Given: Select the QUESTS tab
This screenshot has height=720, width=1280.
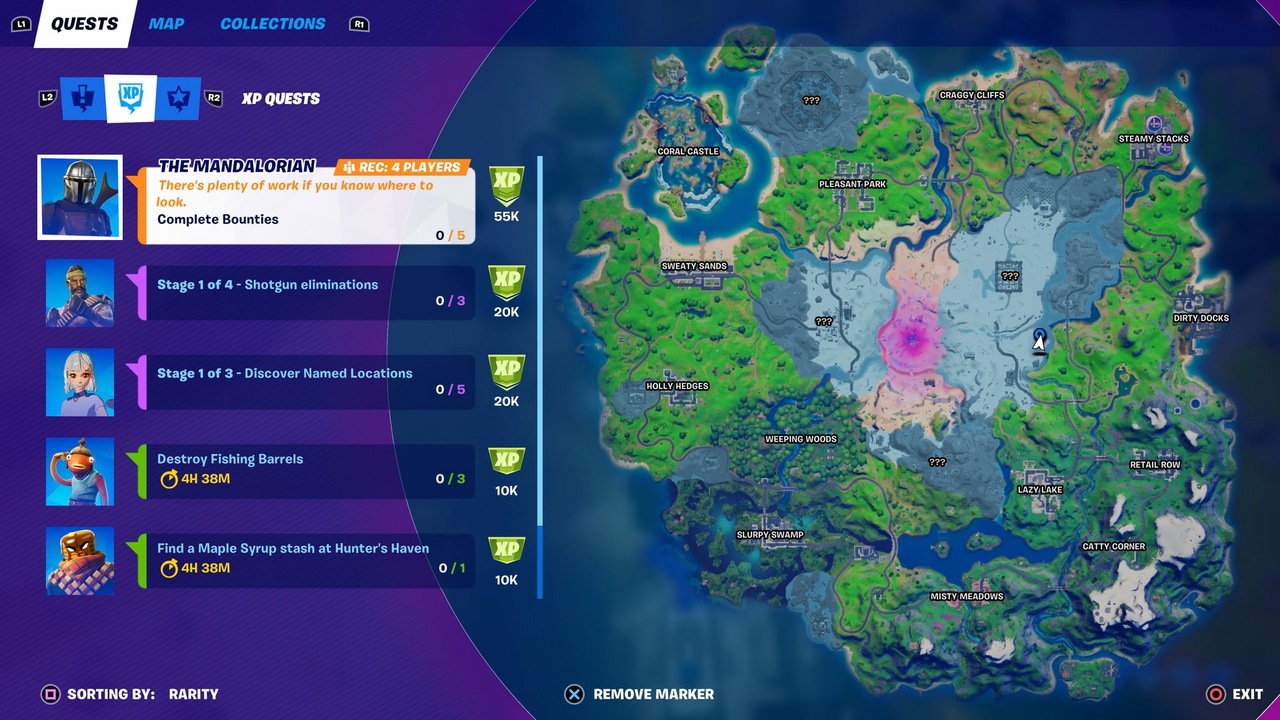Looking at the screenshot, I should point(84,23).
